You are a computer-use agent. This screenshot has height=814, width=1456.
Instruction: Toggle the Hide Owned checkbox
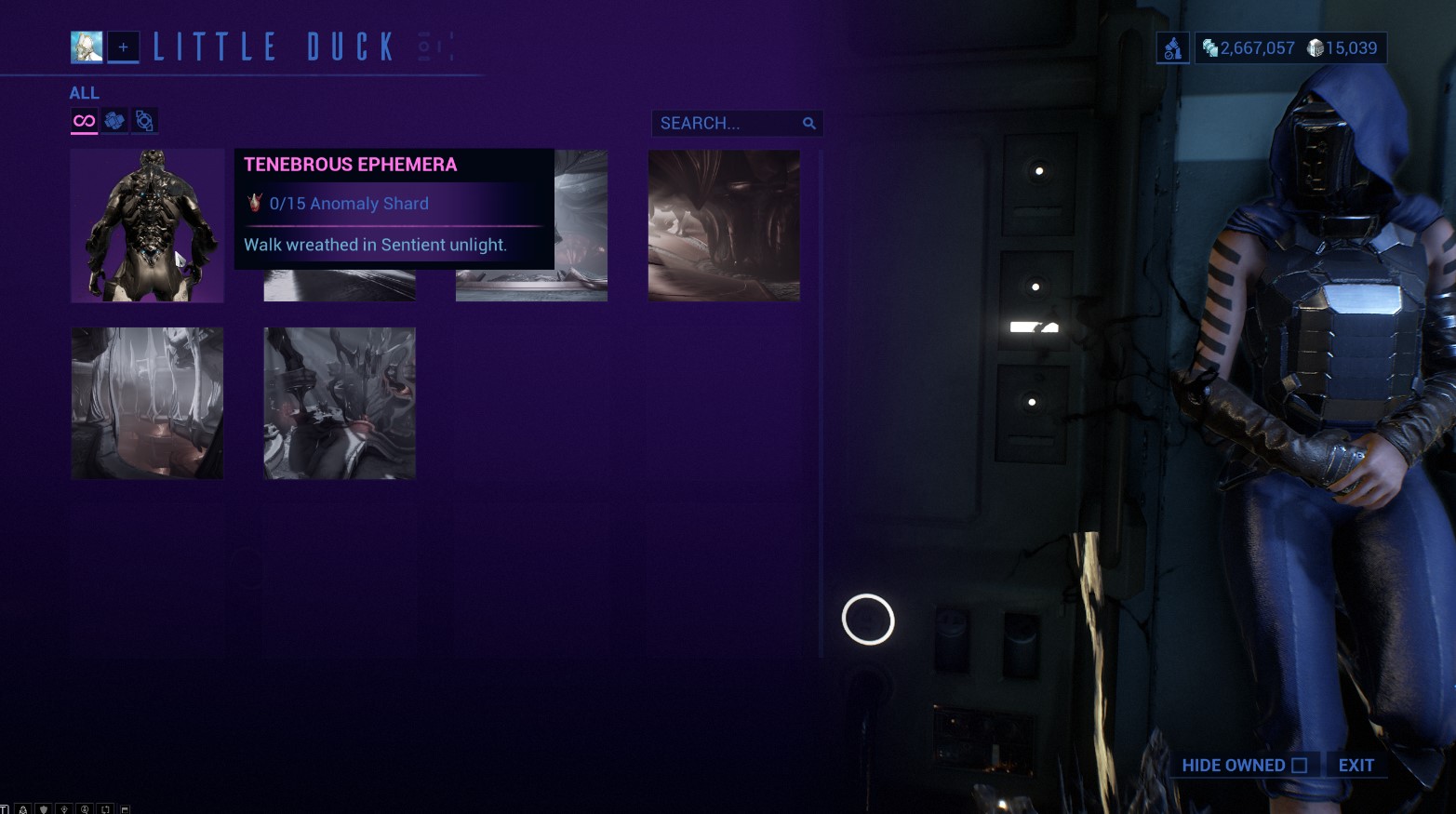coord(1299,765)
